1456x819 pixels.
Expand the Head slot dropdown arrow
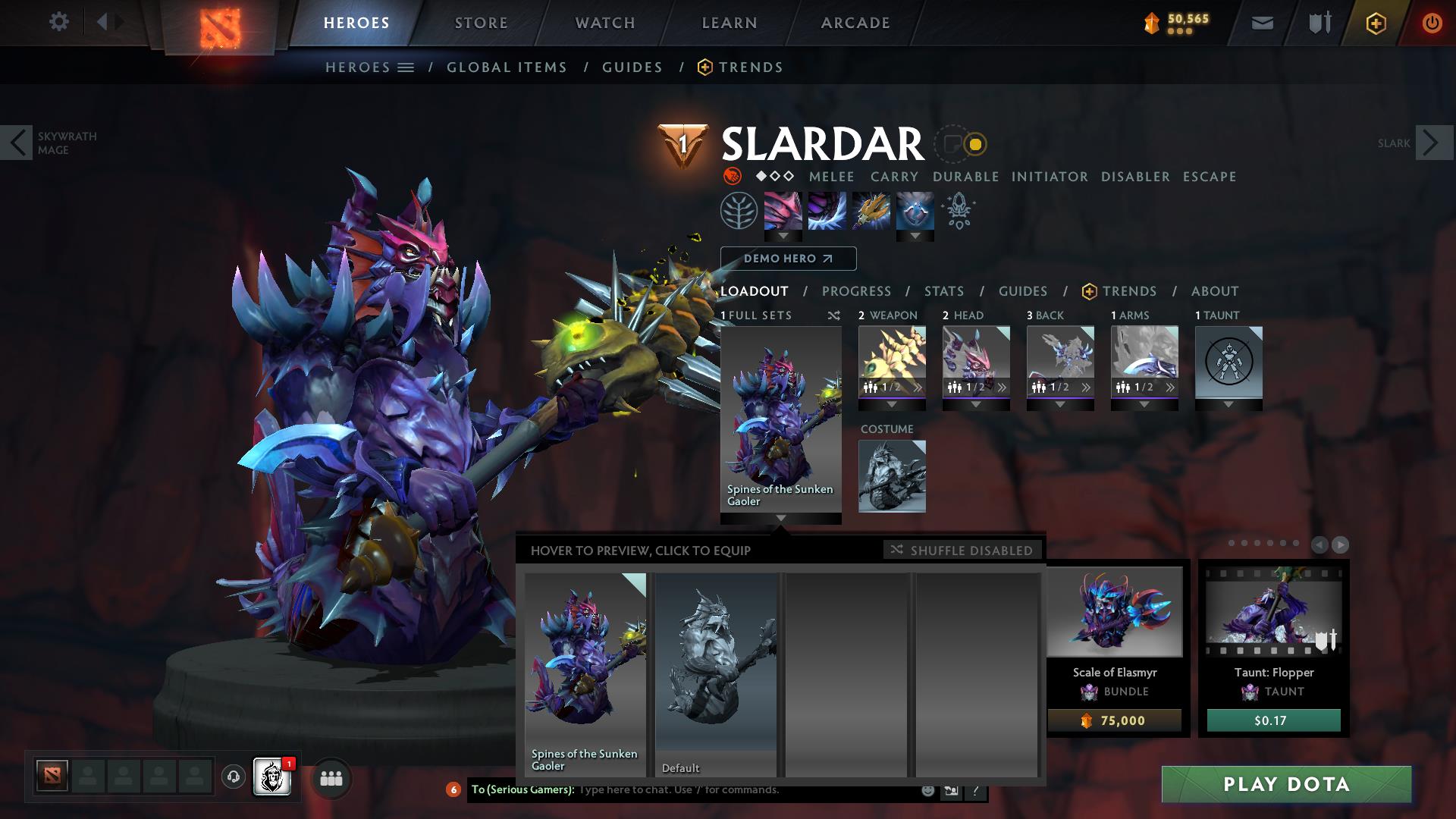(x=977, y=404)
